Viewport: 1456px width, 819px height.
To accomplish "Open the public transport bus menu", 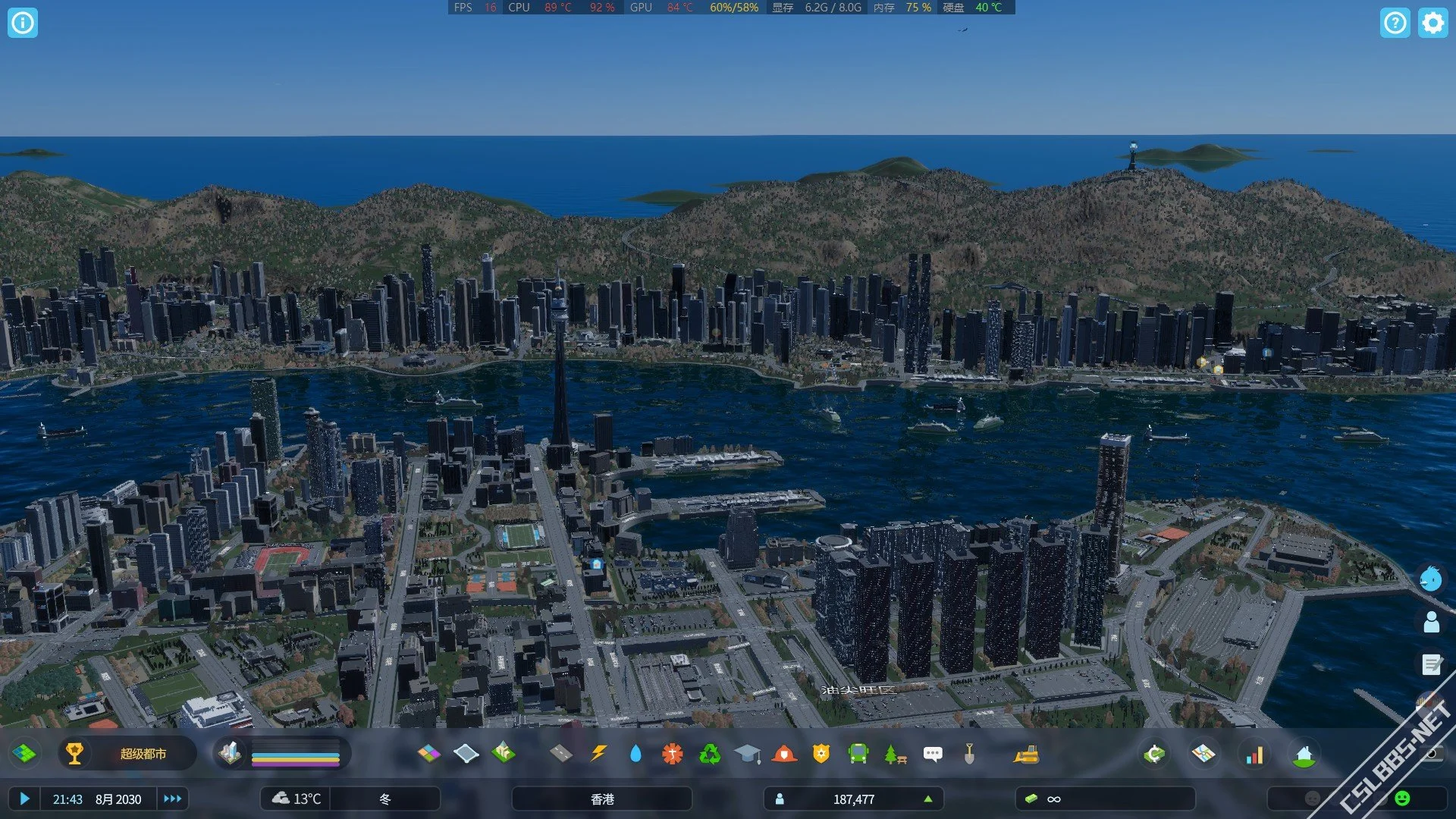I will tap(858, 754).
